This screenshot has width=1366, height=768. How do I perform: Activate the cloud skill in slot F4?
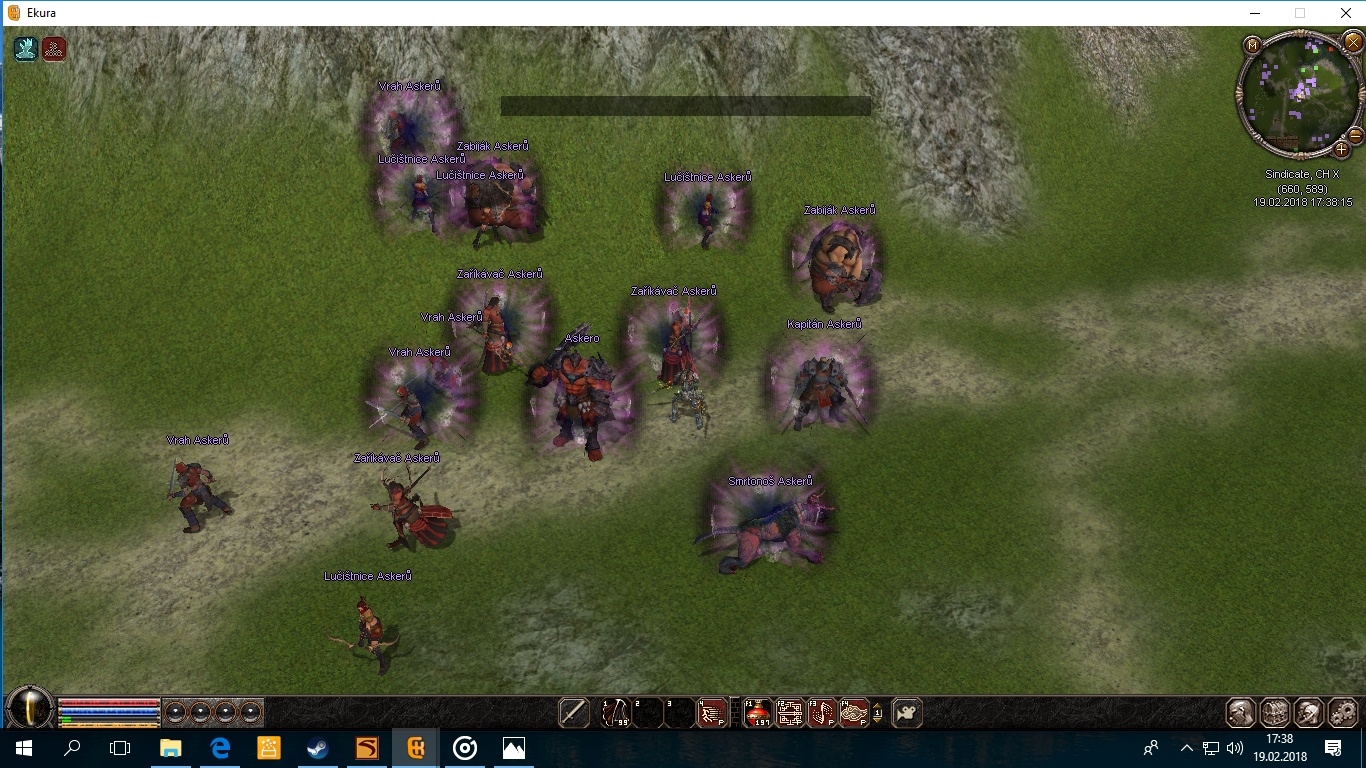click(x=853, y=713)
